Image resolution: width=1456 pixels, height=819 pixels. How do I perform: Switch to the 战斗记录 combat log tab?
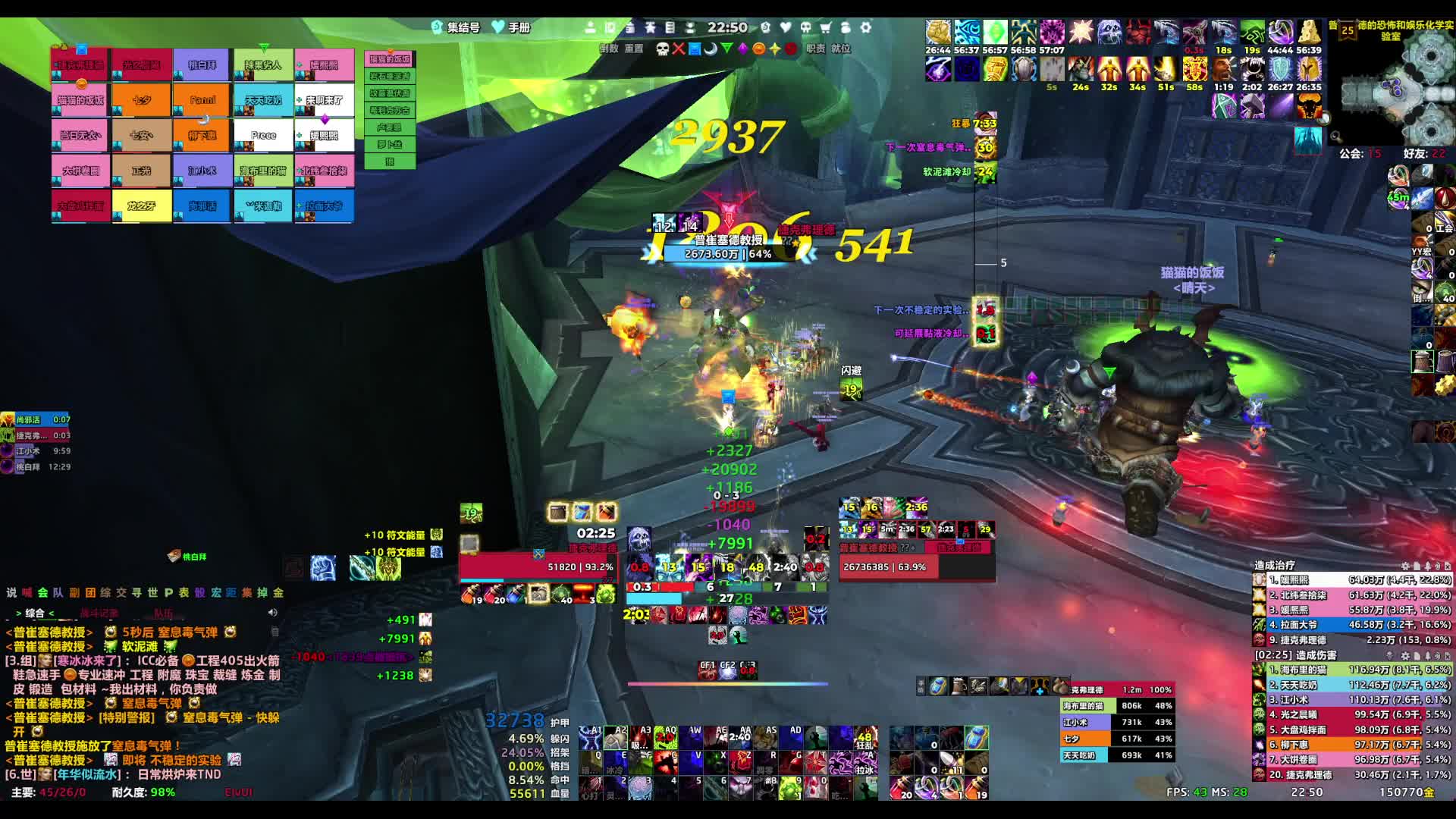click(99, 613)
